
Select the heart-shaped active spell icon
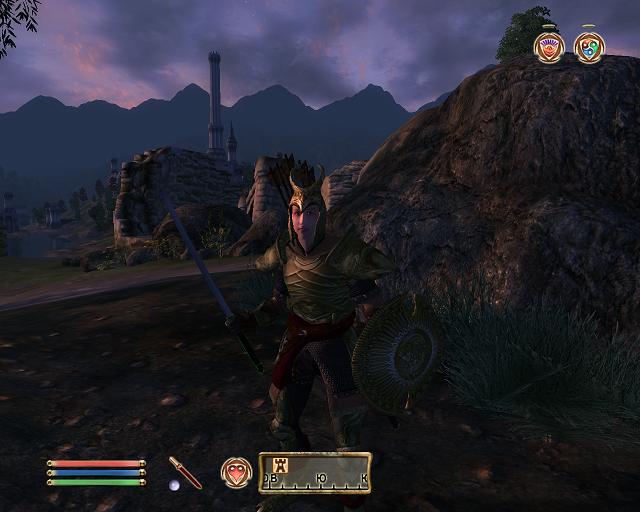[x=236, y=472]
